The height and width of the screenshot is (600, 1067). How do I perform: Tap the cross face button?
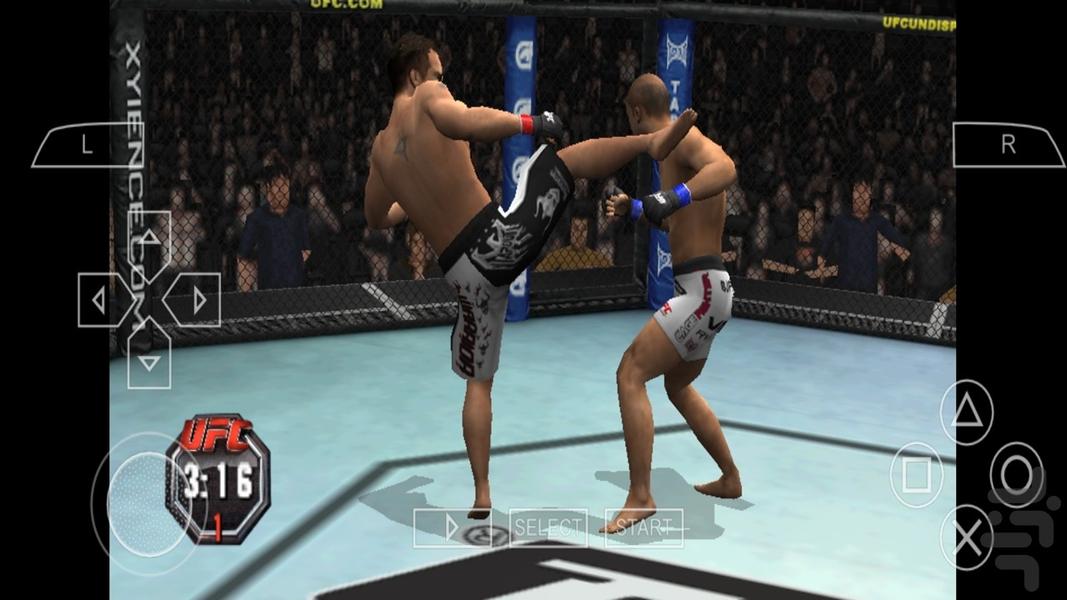[x=967, y=537]
